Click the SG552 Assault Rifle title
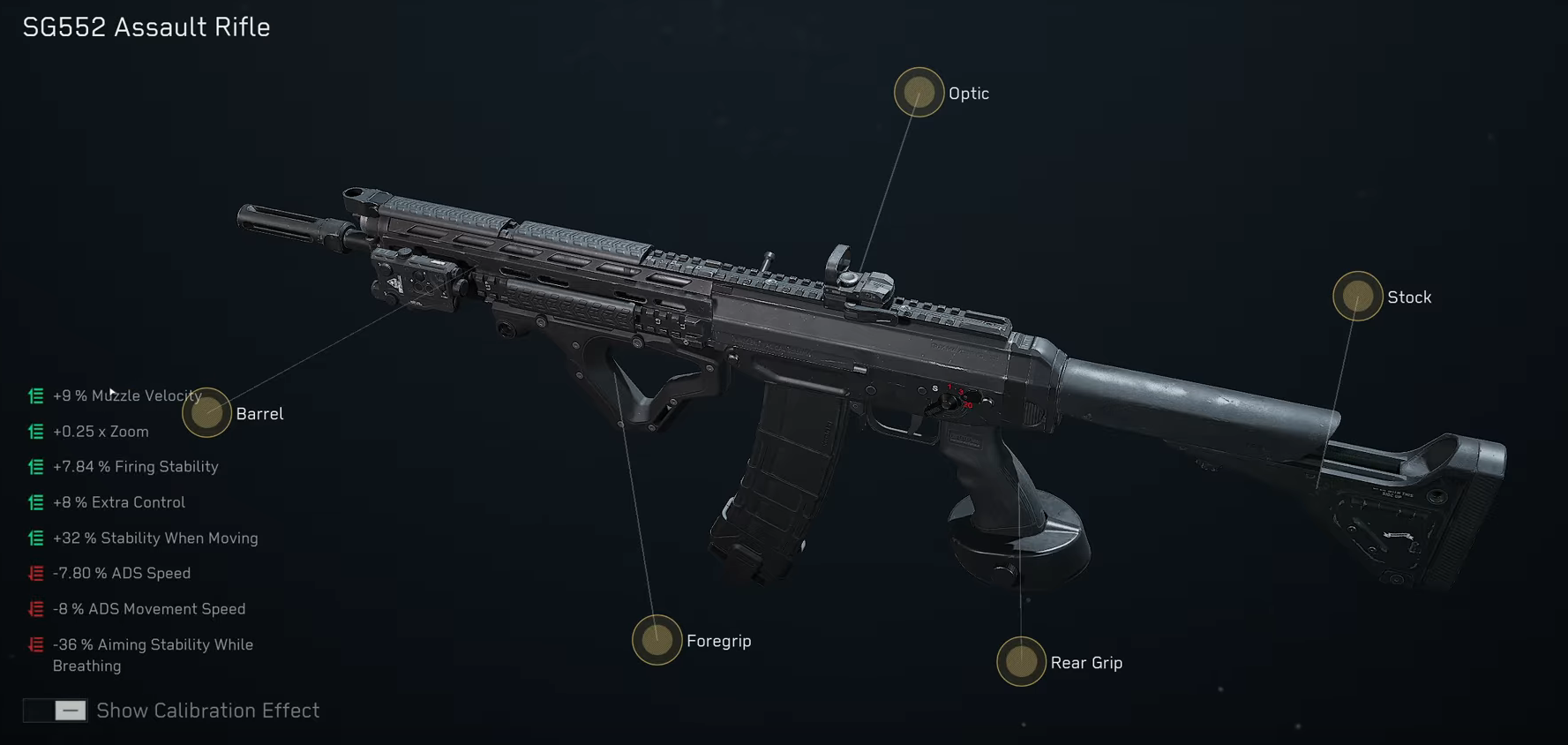Screen dimensions: 1568x745 [x=146, y=26]
